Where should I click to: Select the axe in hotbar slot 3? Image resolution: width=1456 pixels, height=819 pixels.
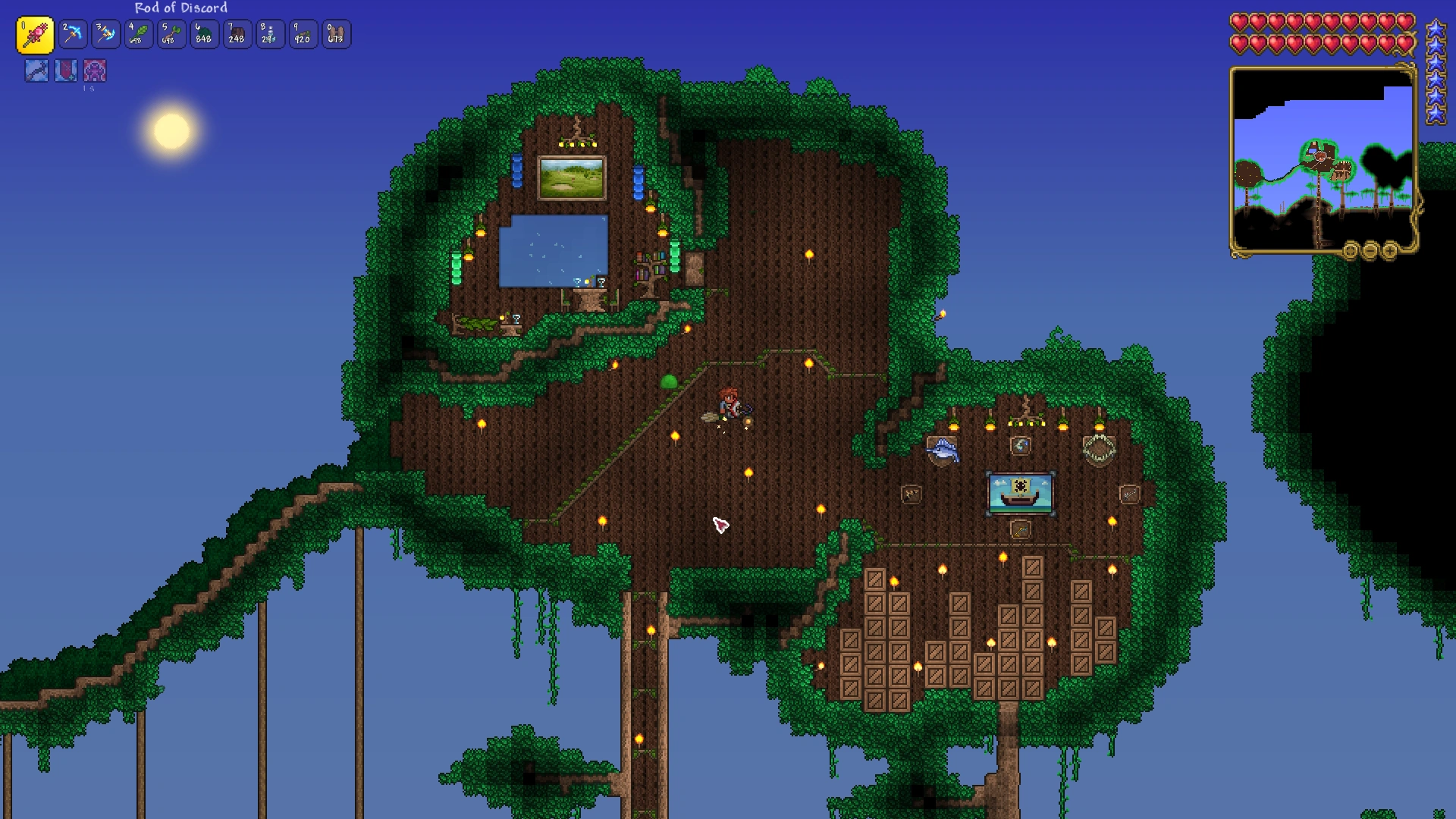coord(105,34)
